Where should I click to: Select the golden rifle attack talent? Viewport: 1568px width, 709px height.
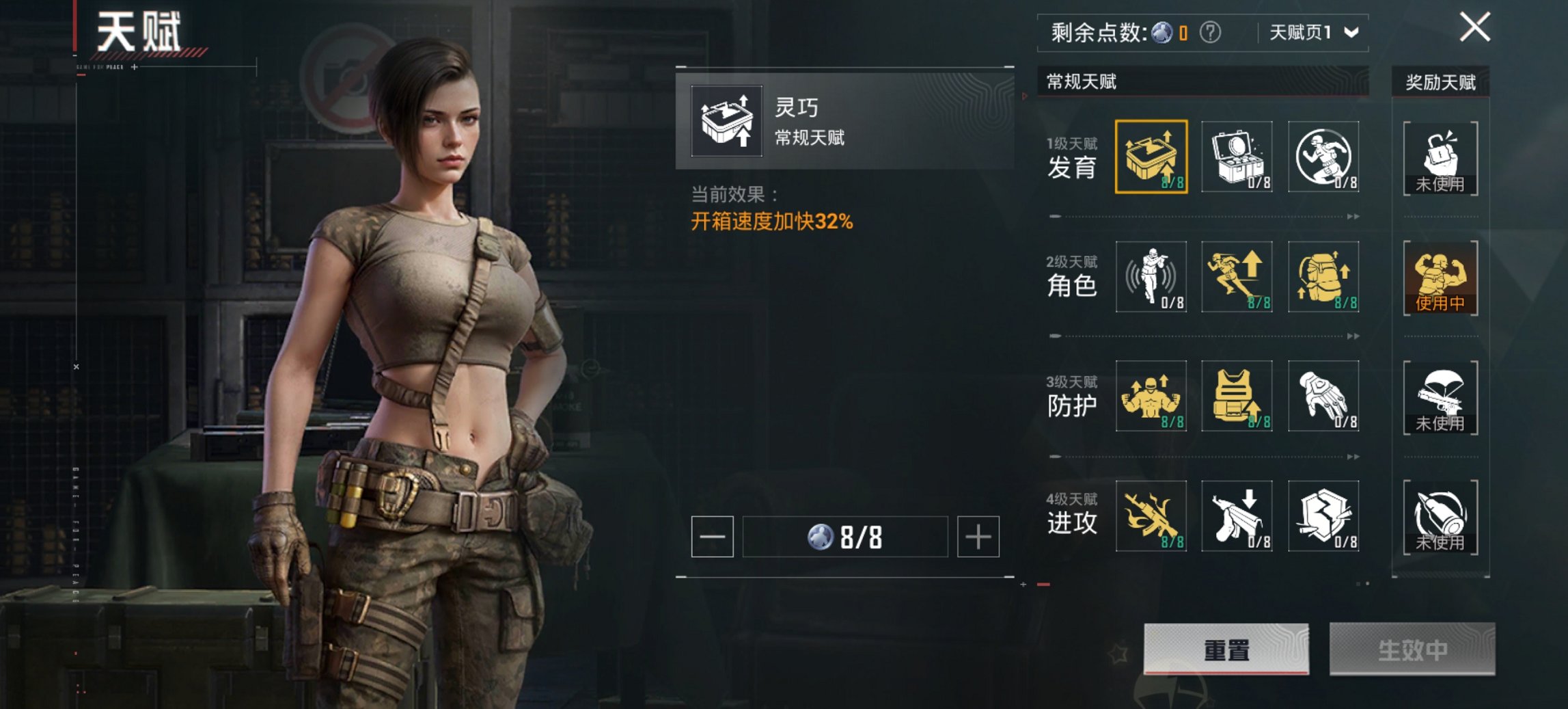click(1151, 516)
